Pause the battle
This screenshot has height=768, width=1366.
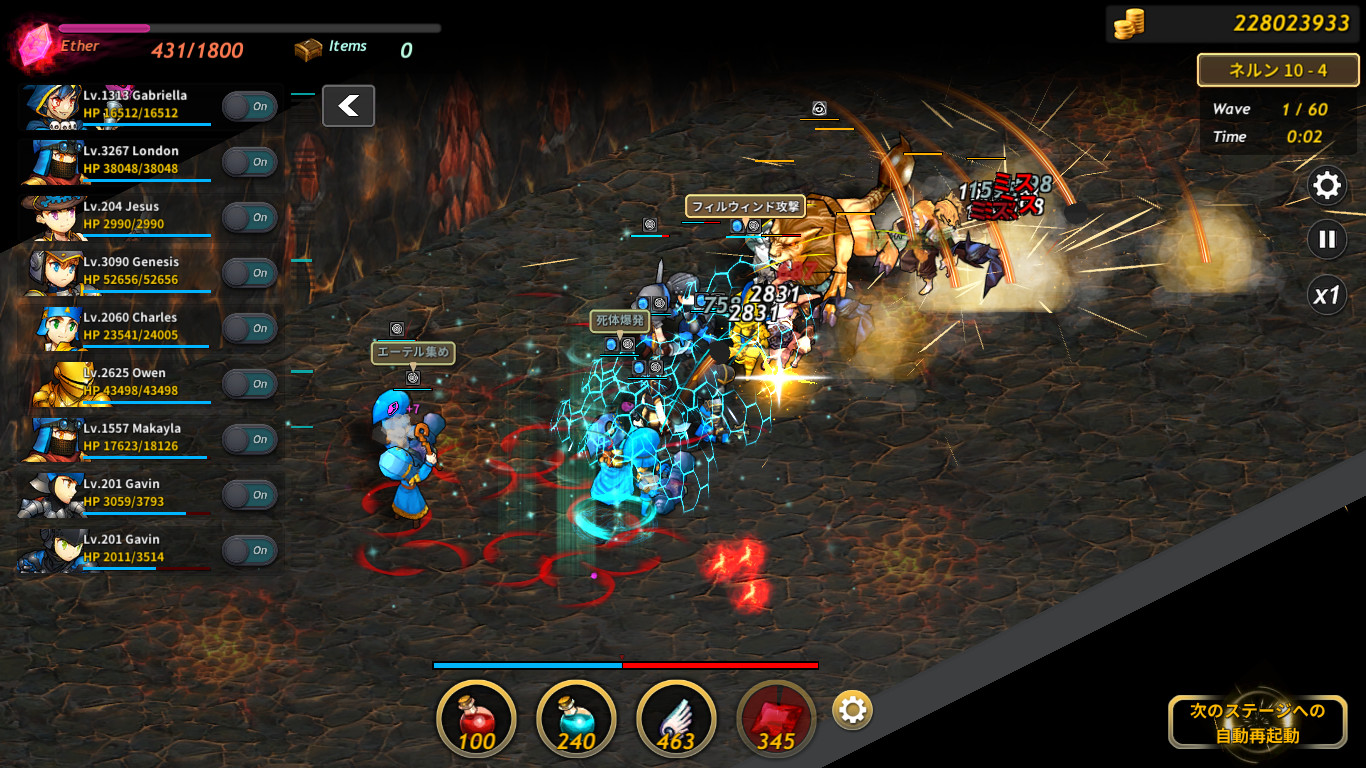pos(1327,240)
